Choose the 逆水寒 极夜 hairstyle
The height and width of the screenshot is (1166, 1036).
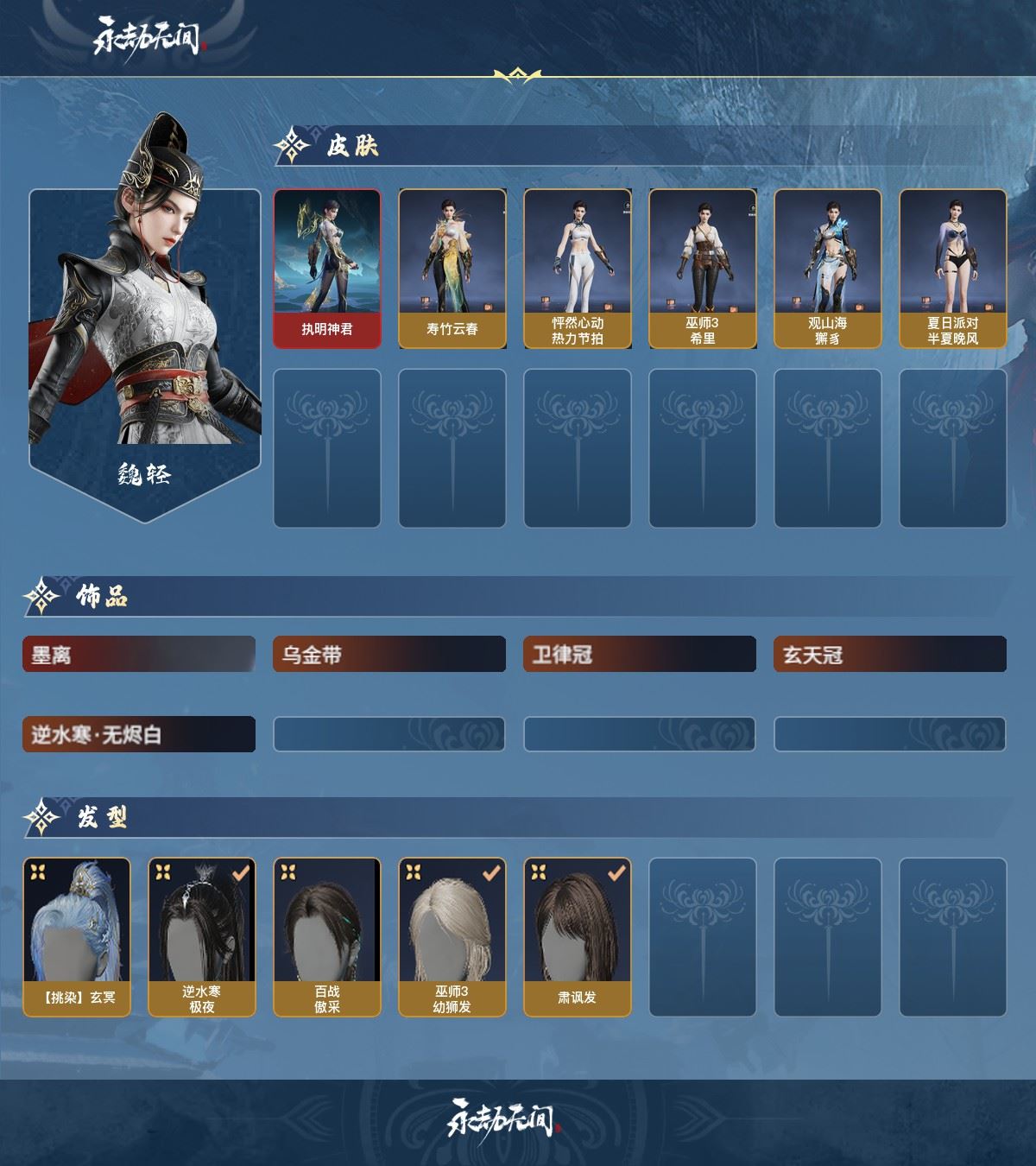click(x=202, y=936)
